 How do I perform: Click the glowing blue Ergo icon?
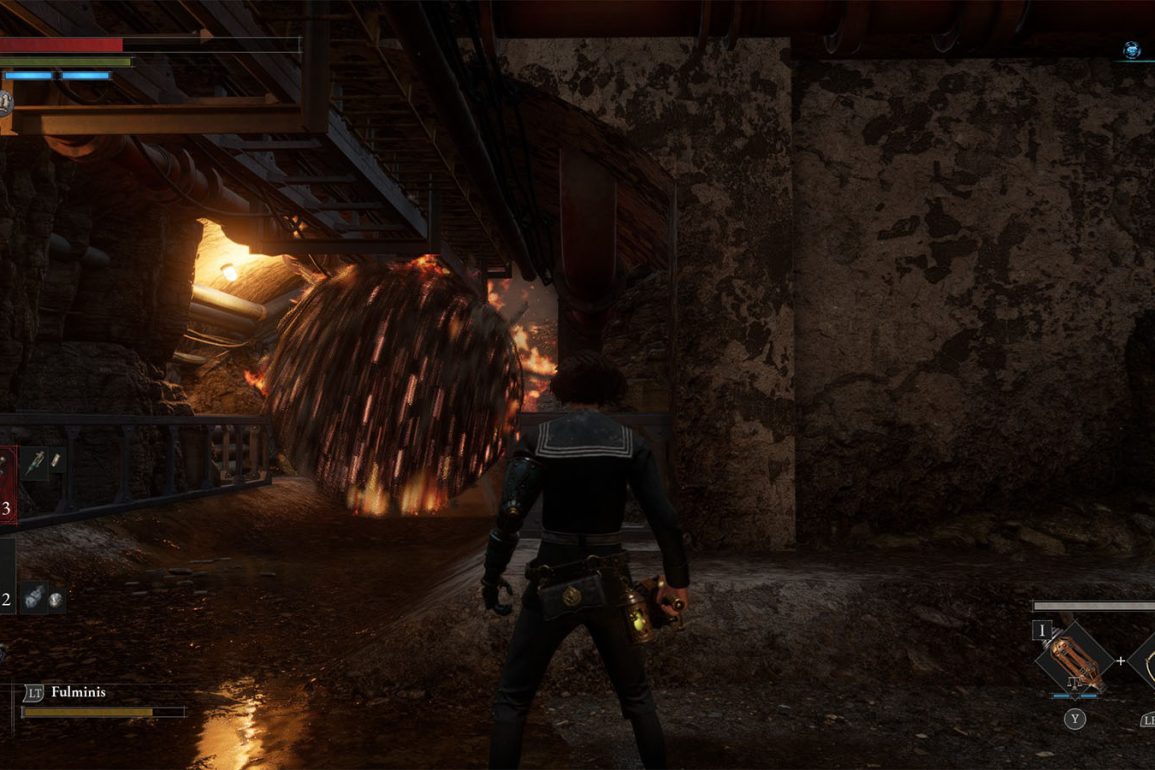(1131, 49)
